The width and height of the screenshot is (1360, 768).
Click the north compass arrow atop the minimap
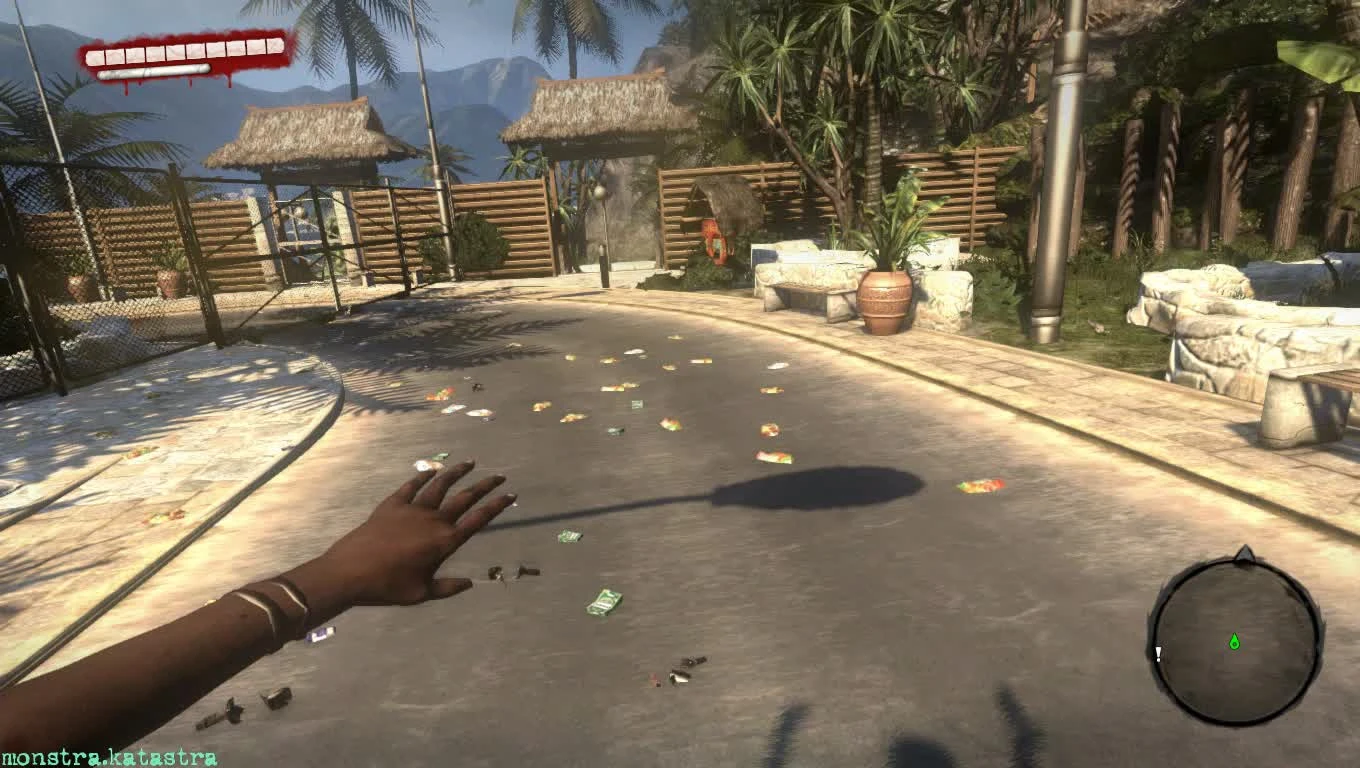pyautogui.click(x=1243, y=551)
